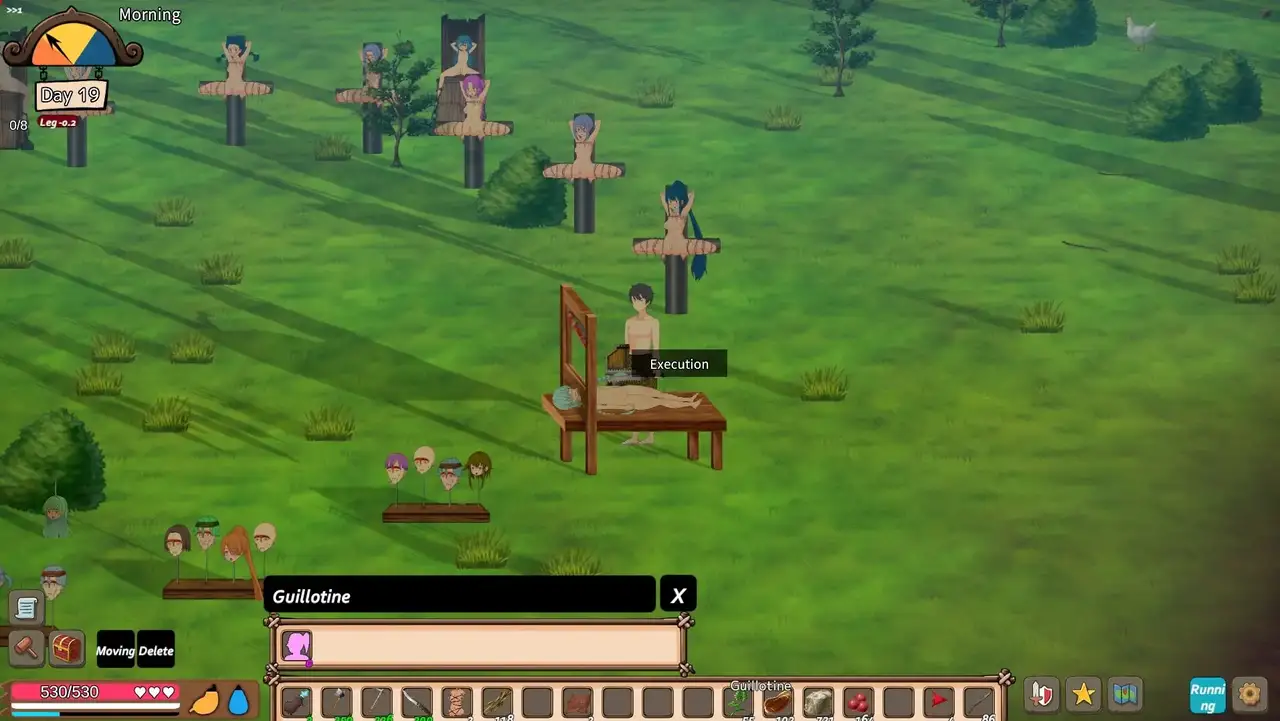1280x721 pixels.
Task: Select the stone hotbar slot
Action: pyautogui.click(x=818, y=703)
